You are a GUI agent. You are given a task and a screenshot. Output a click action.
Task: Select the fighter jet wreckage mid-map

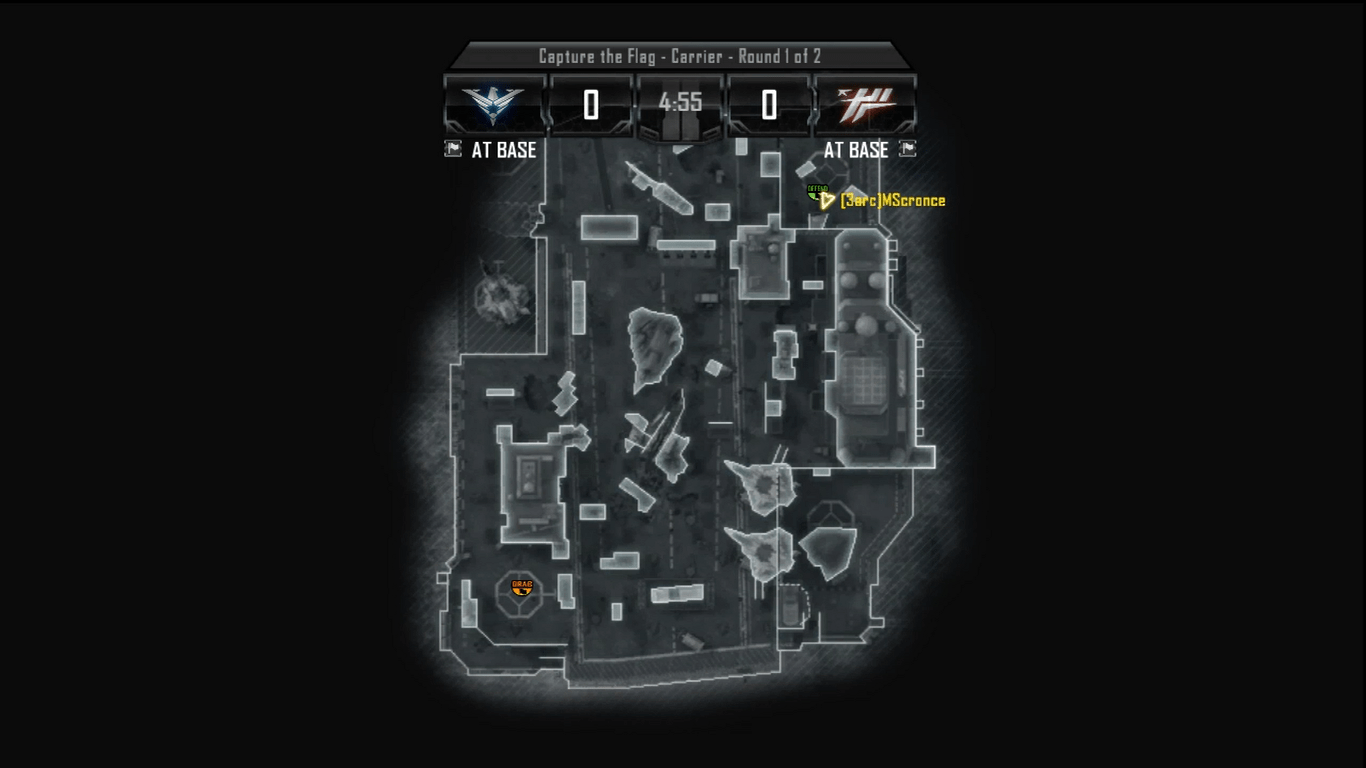pos(655,435)
